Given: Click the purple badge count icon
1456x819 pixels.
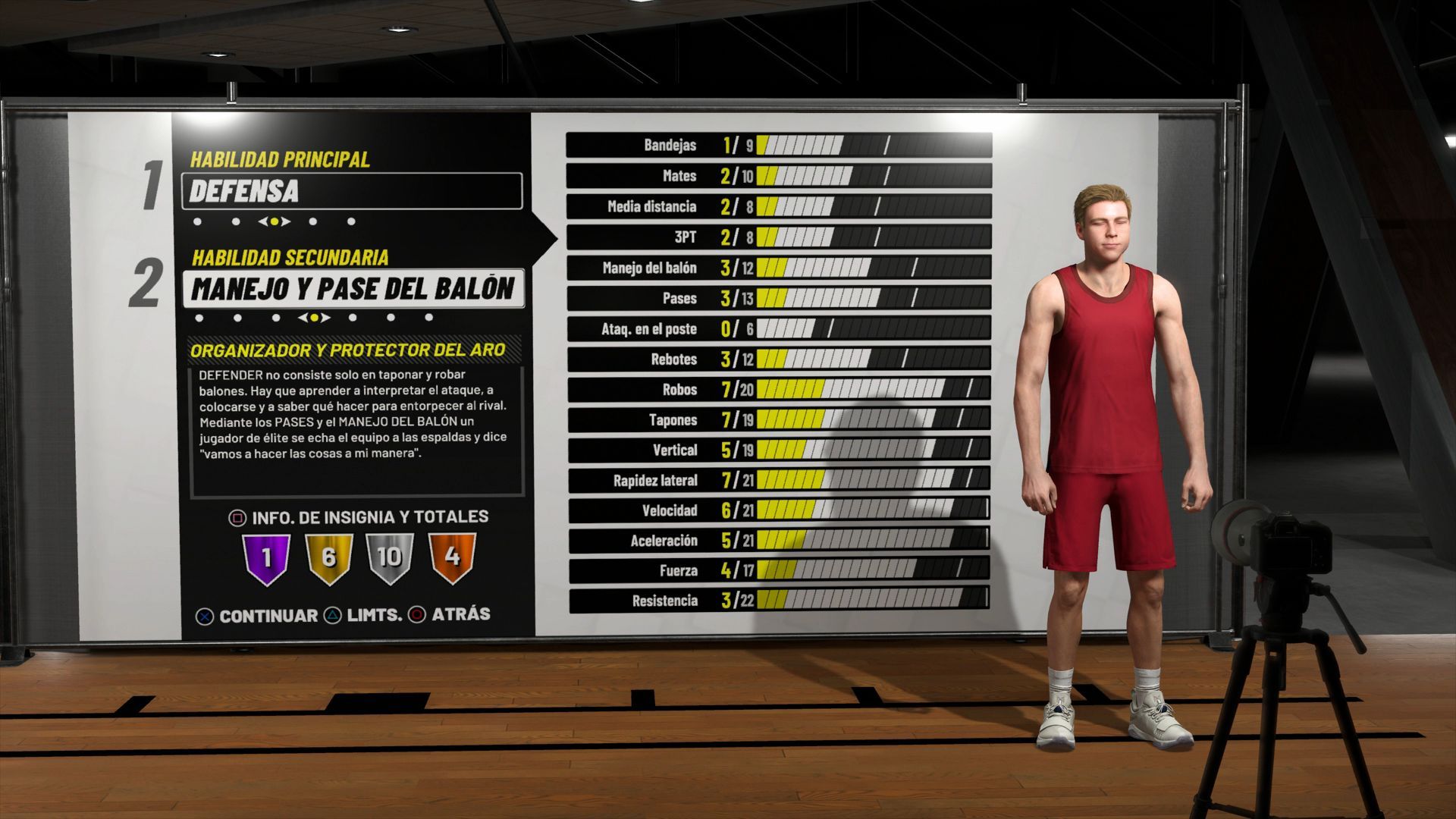Looking at the screenshot, I should (266, 558).
